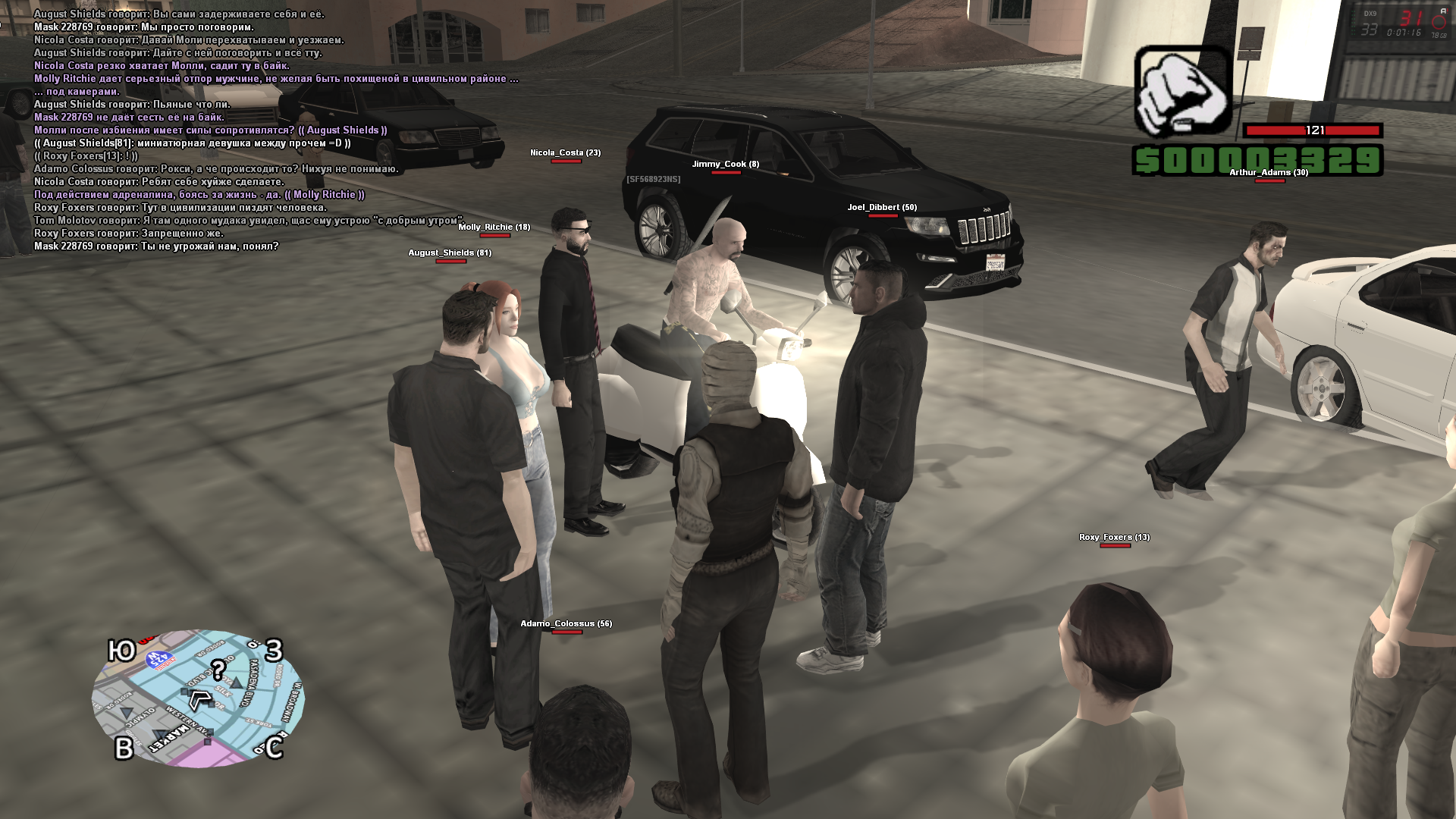
Task: Select the Jimmy_Cook (8) name tag
Action: tap(725, 165)
